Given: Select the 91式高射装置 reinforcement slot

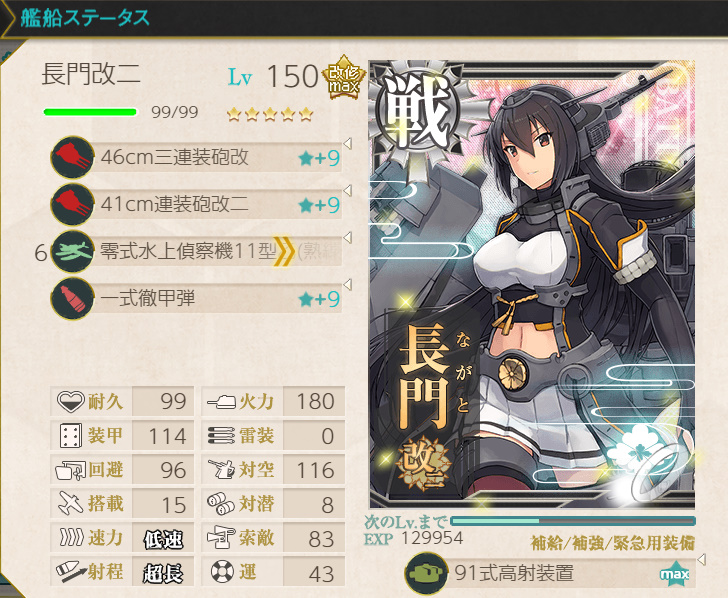Looking at the screenshot, I should 550,575.
